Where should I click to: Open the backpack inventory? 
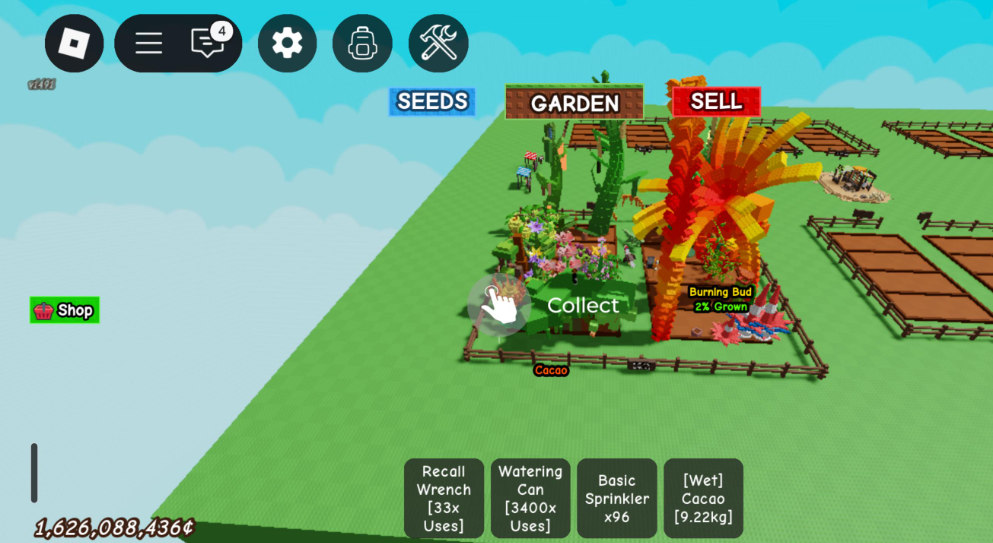coord(362,43)
